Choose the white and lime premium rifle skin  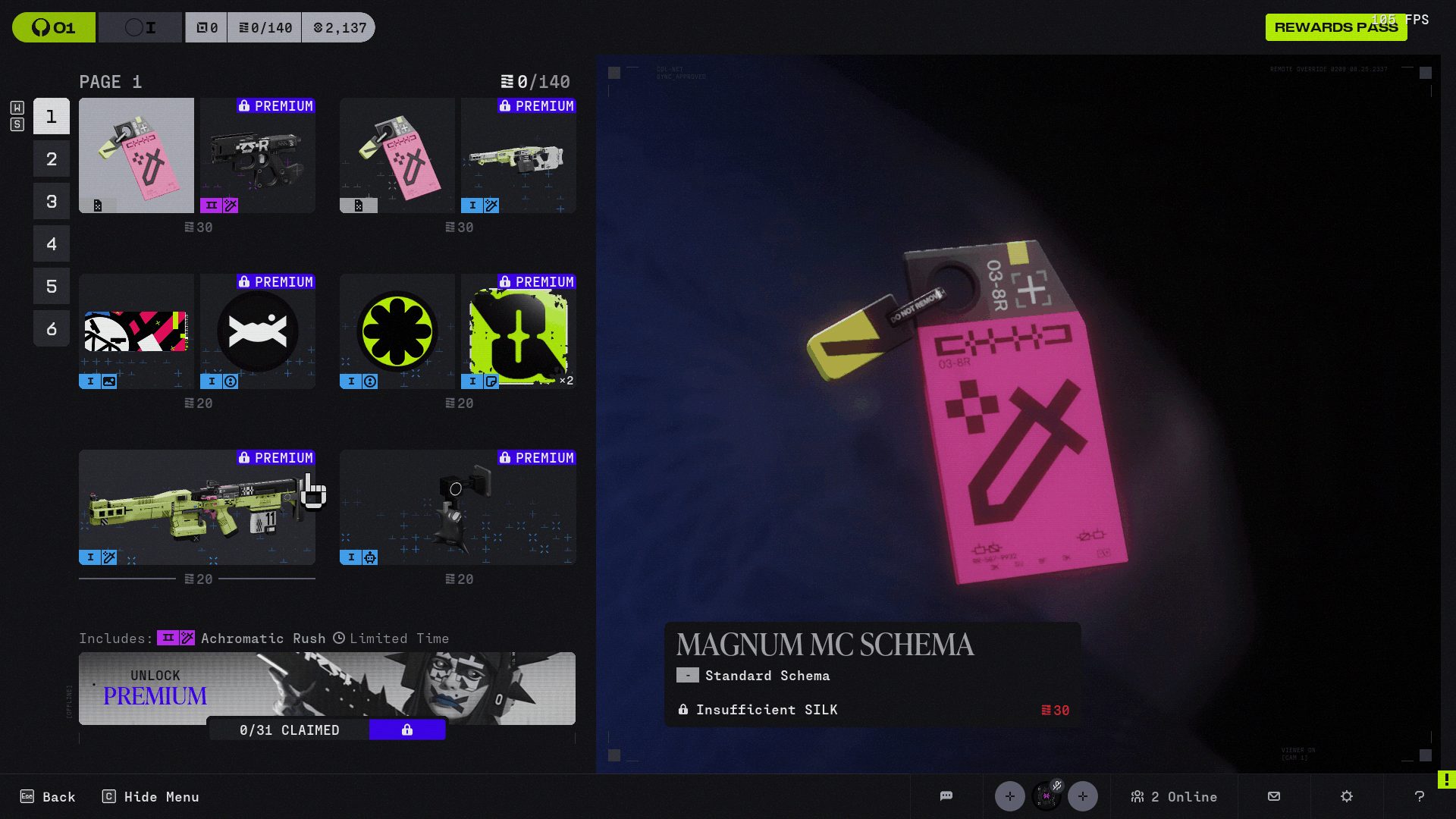pyautogui.click(x=519, y=155)
